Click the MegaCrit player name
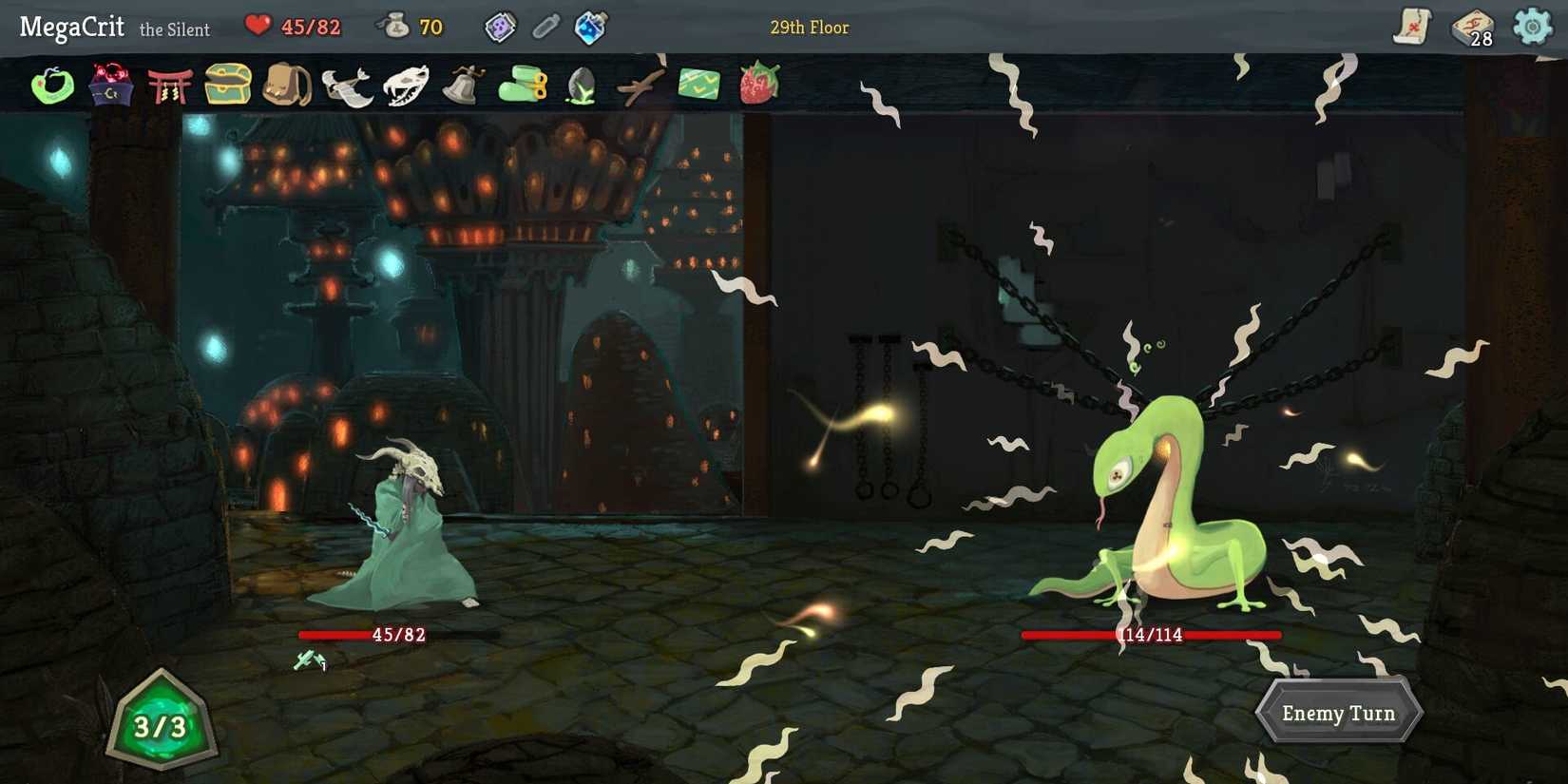 pos(71,28)
